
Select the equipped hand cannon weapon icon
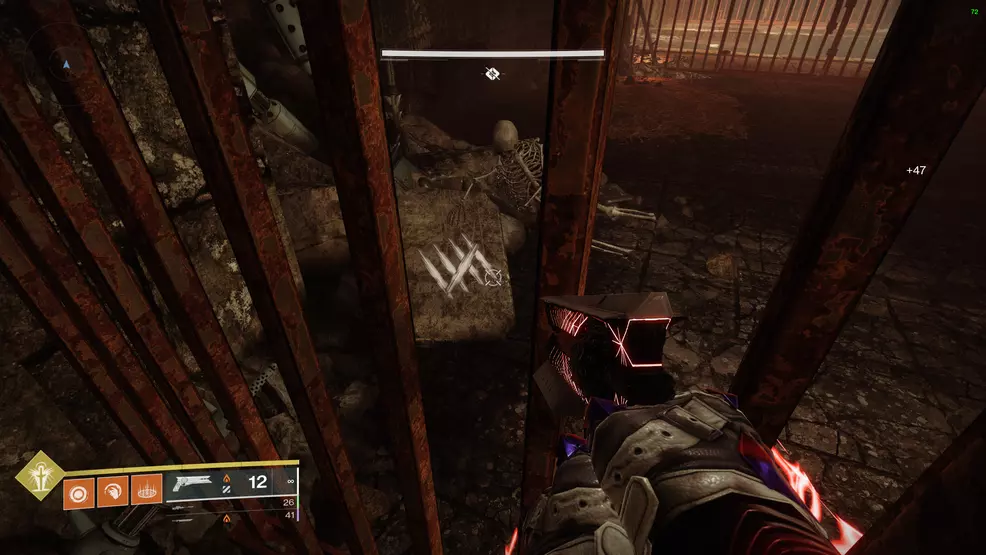pos(194,482)
